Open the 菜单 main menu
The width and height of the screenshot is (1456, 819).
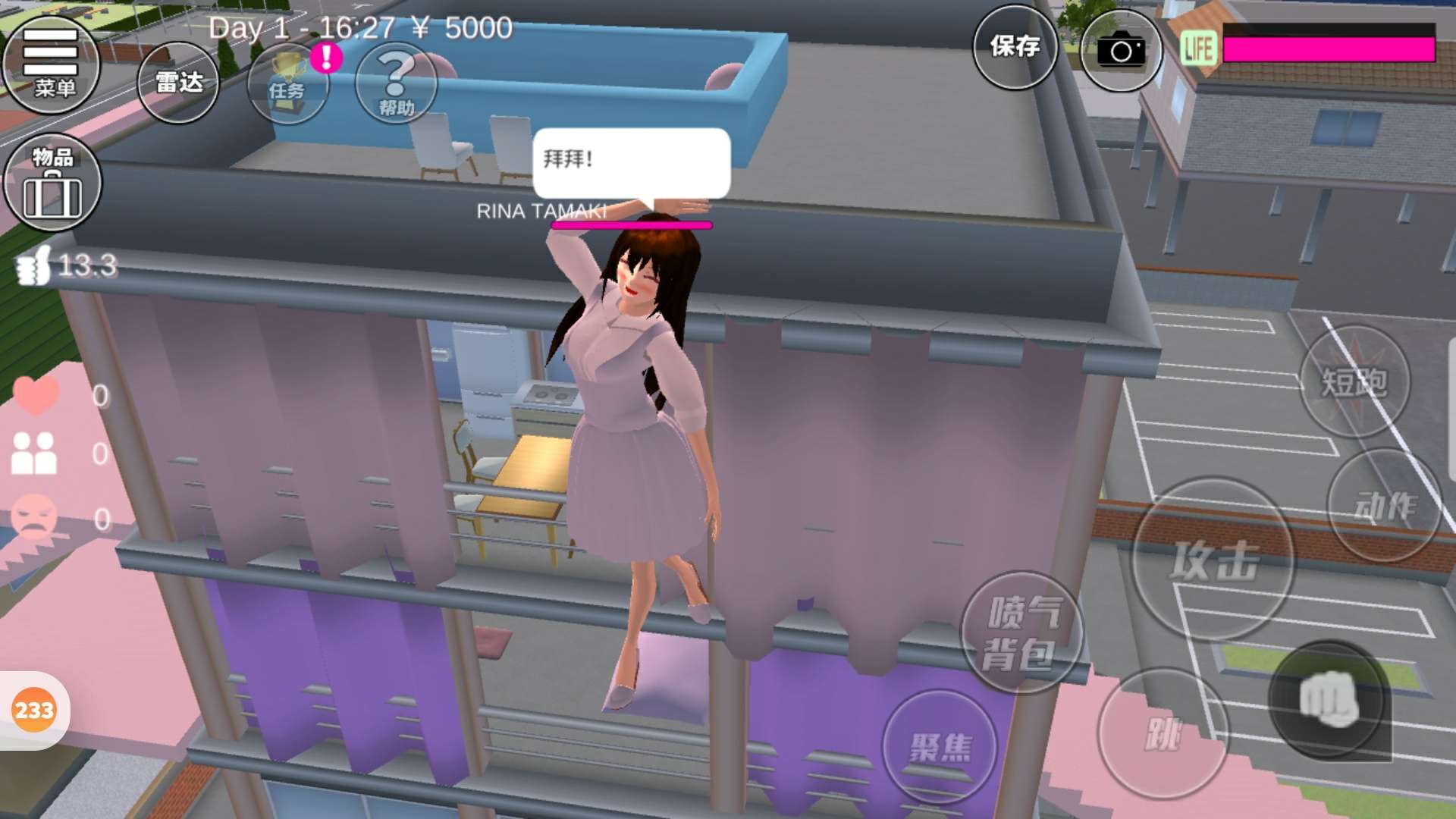52,64
